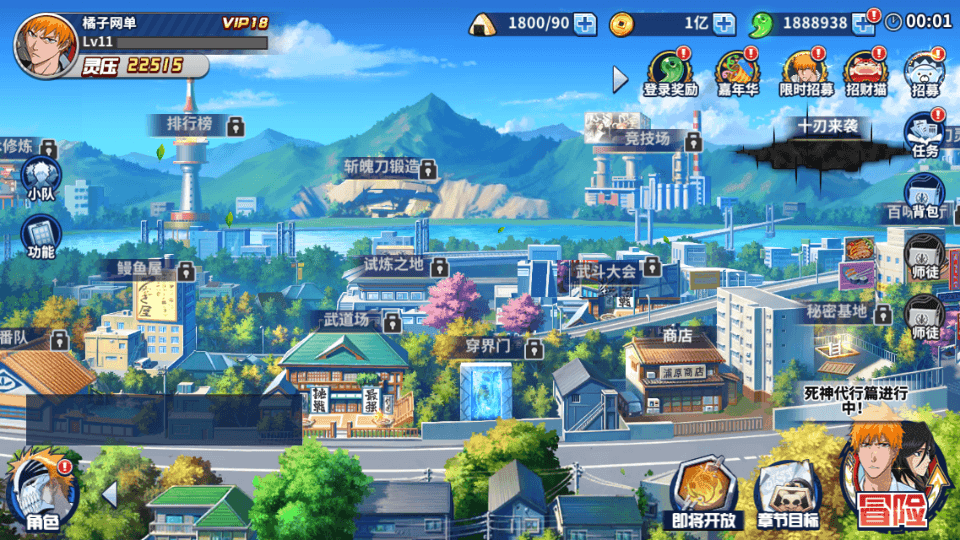Open the 嘉年华 carnival event
The width and height of the screenshot is (960, 540).
pyautogui.click(x=738, y=73)
